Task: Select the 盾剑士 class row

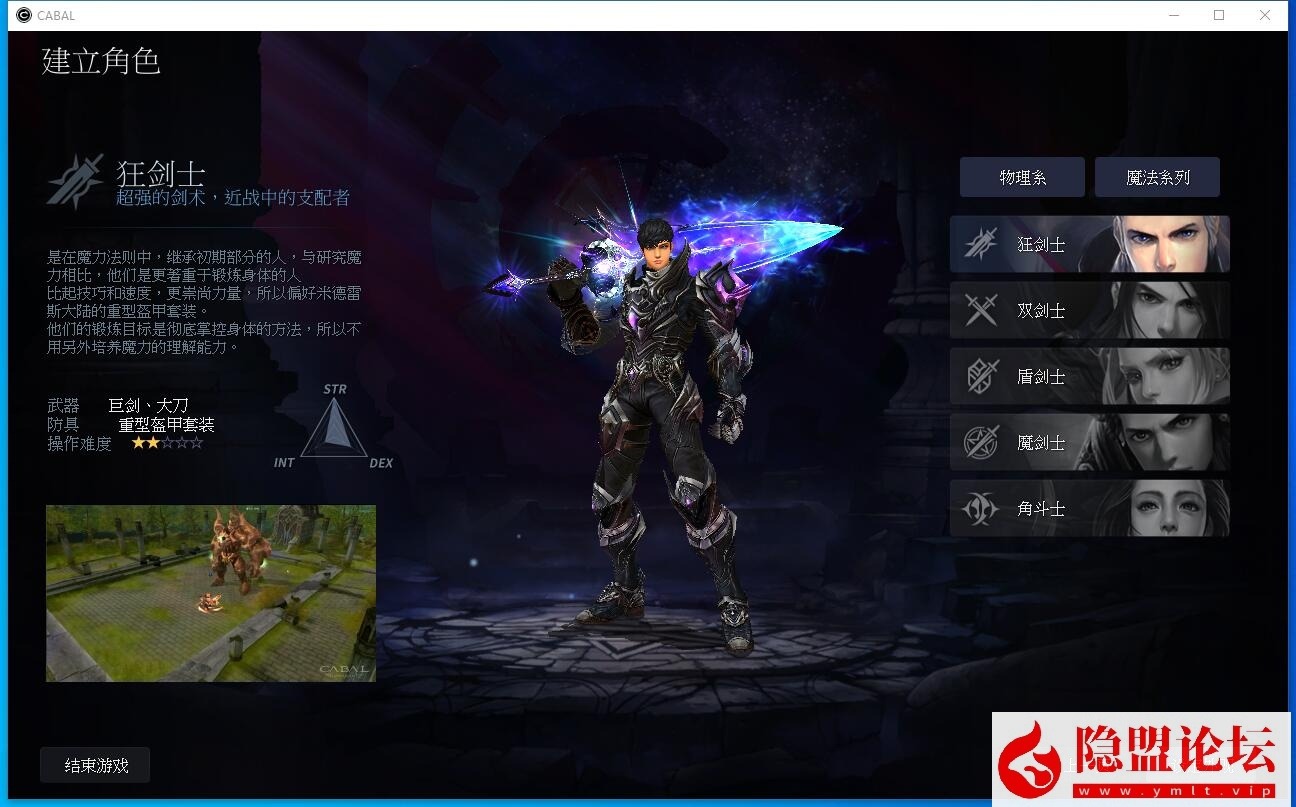Action: tap(1089, 376)
